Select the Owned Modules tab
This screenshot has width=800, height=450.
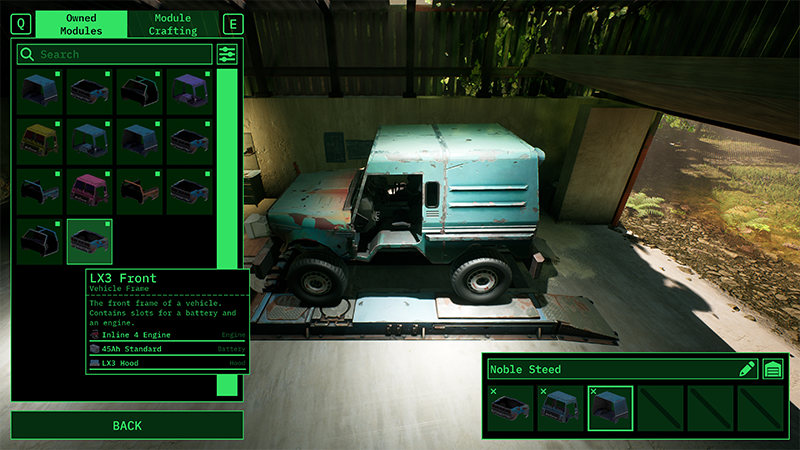coord(81,24)
